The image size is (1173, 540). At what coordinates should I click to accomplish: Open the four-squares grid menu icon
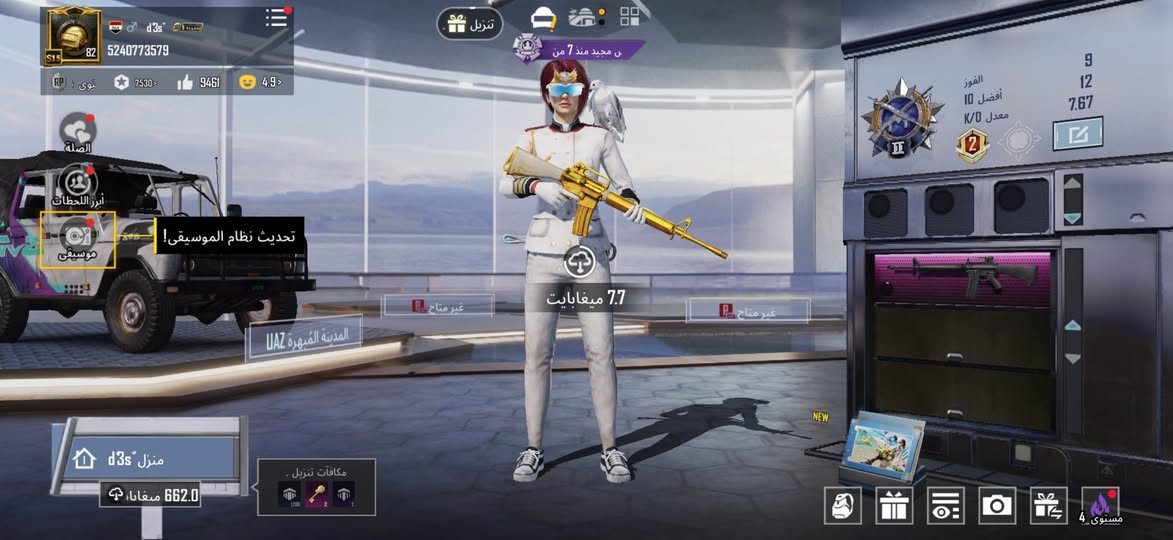(630, 16)
